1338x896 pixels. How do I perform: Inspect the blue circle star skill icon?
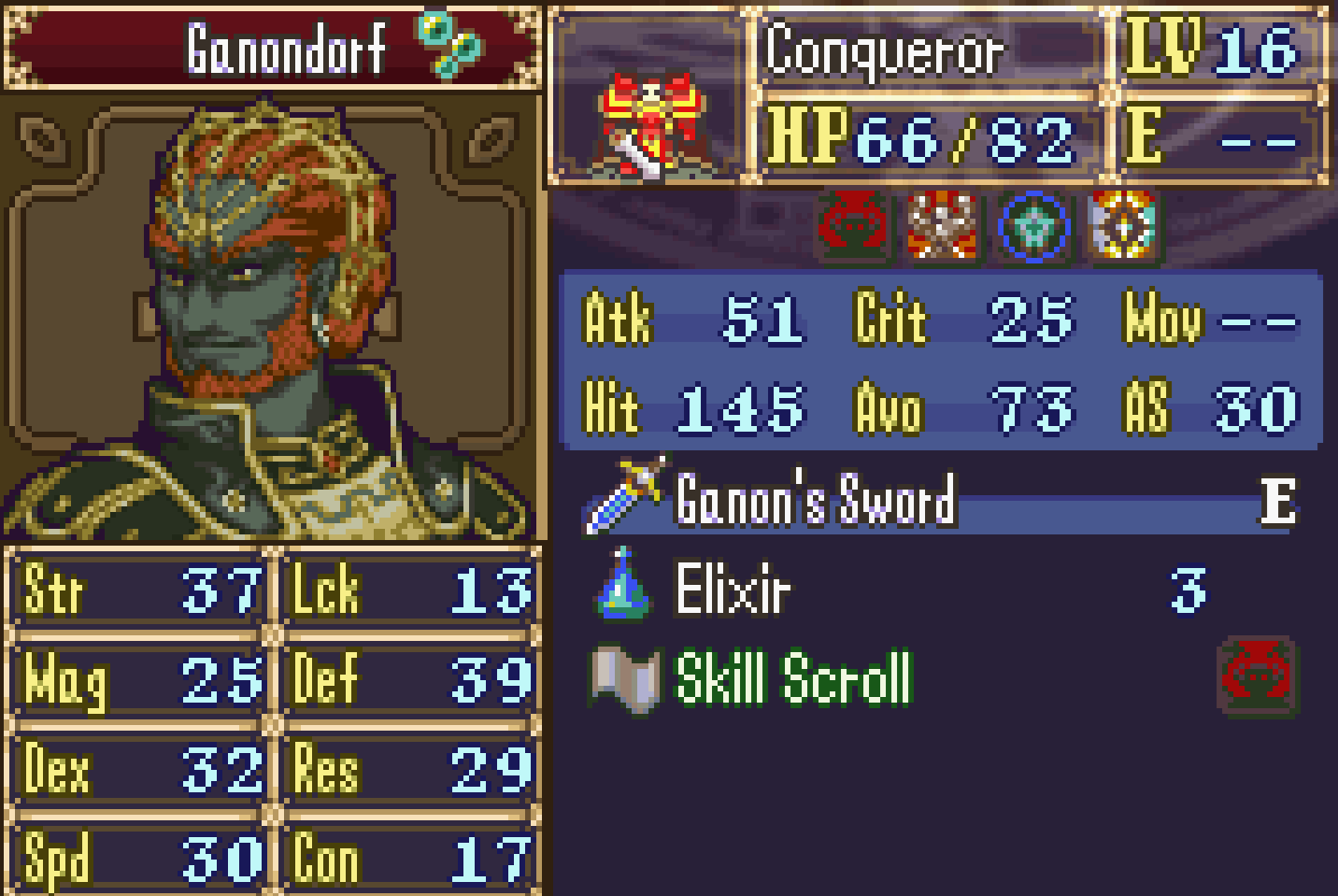coord(1032,226)
